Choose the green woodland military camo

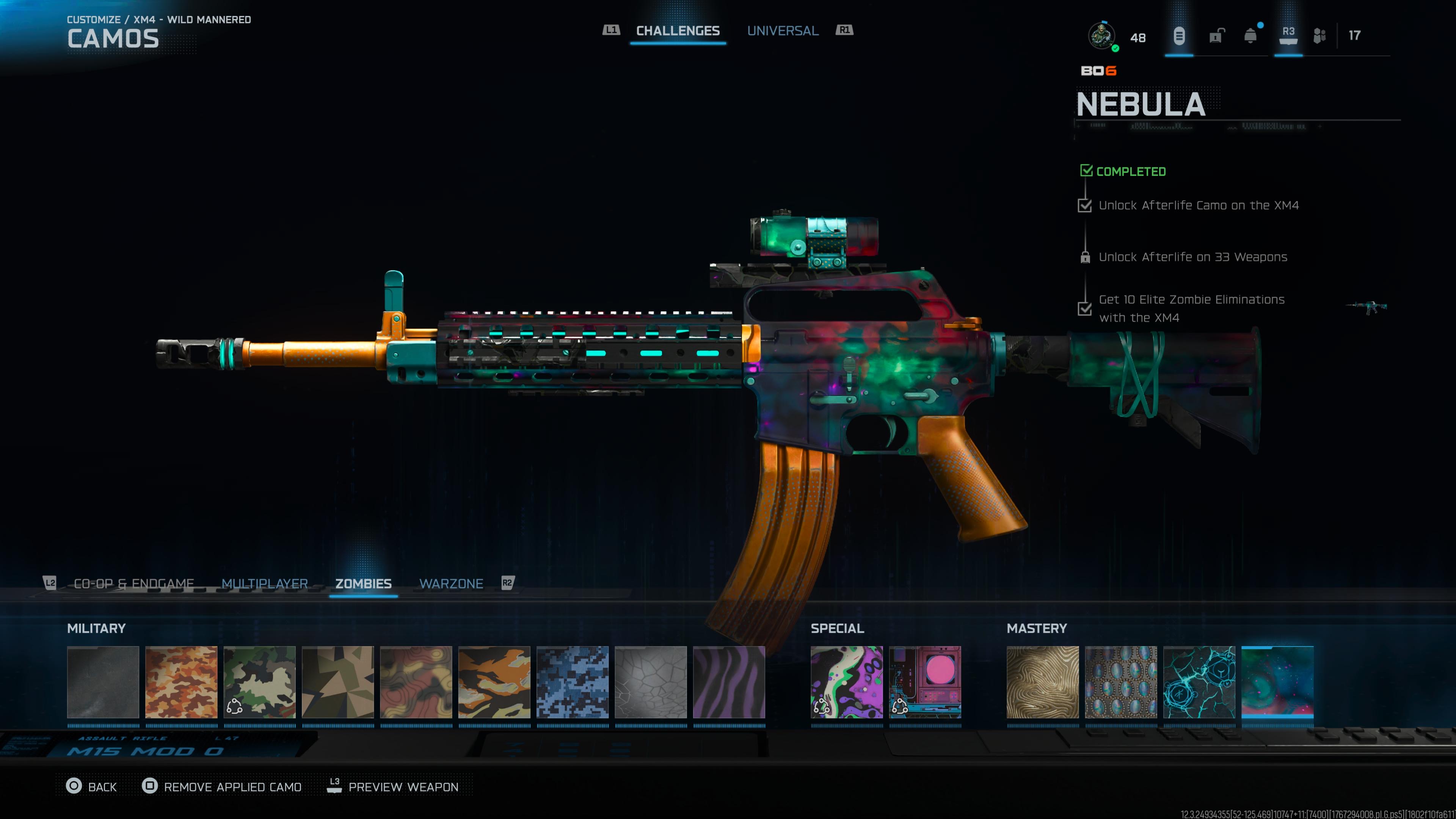[259, 682]
